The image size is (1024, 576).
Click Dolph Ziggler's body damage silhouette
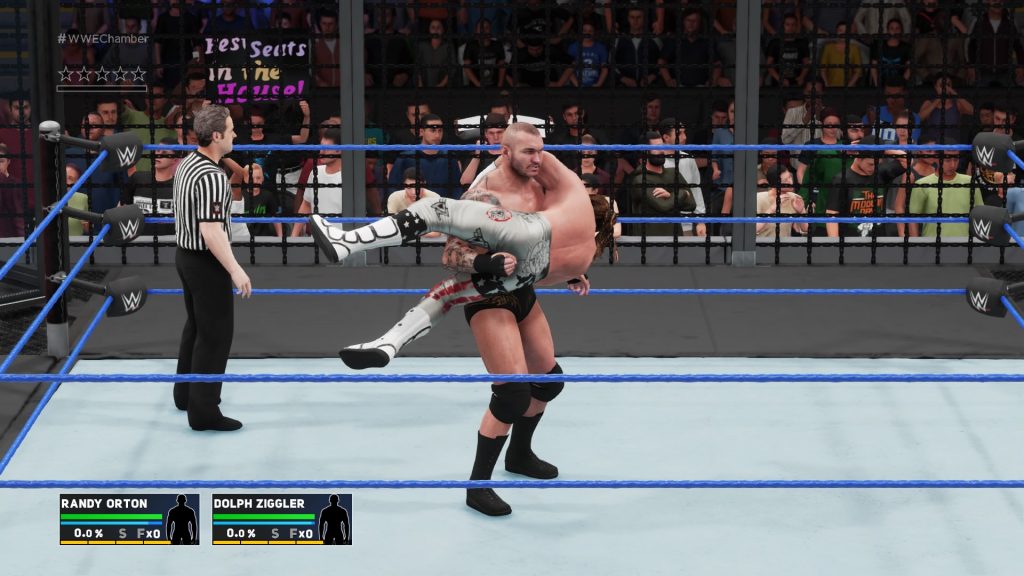tap(333, 519)
